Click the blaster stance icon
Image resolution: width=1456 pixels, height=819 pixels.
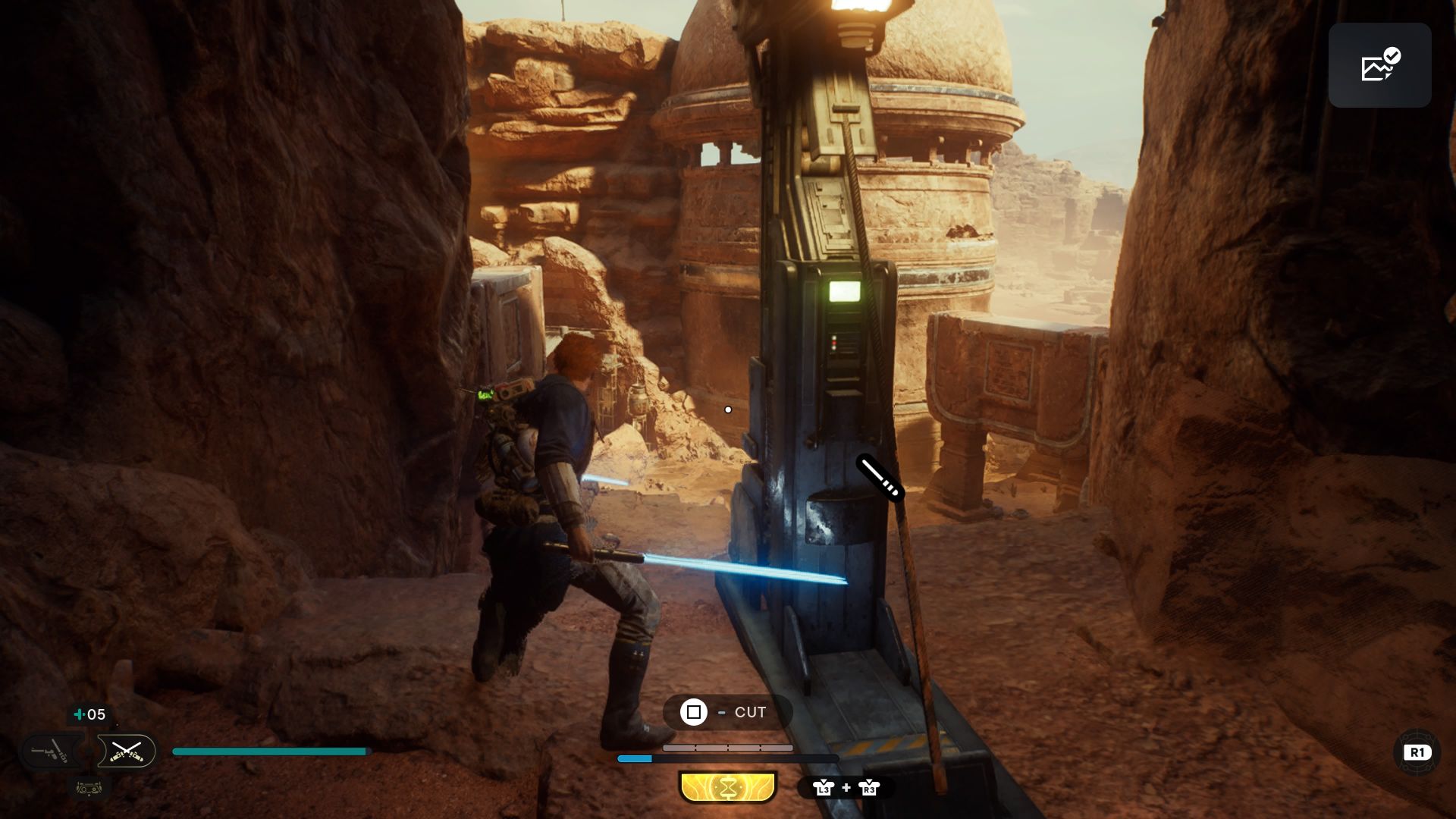[x=52, y=752]
